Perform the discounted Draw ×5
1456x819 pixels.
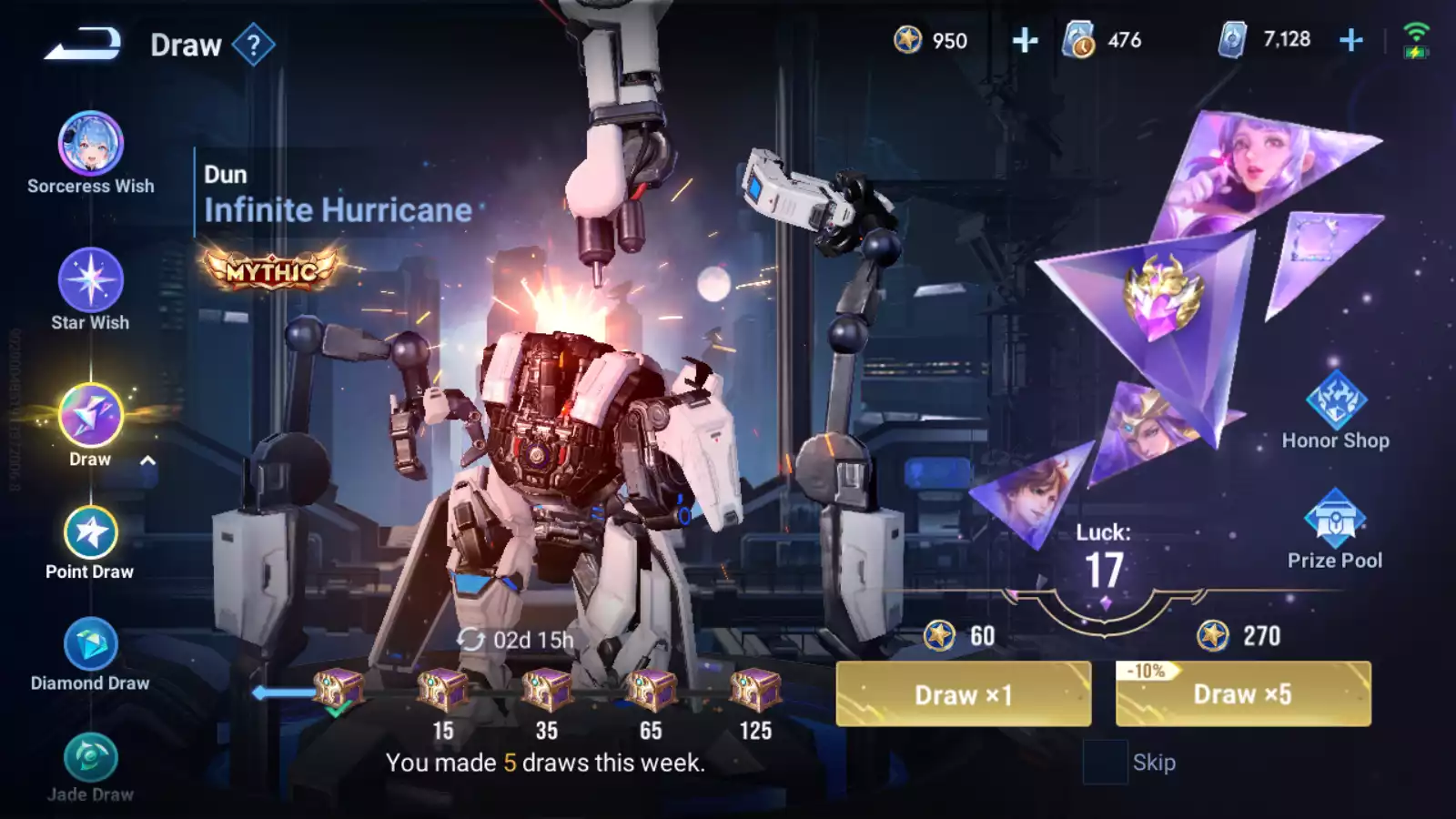[x=1242, y=694]
